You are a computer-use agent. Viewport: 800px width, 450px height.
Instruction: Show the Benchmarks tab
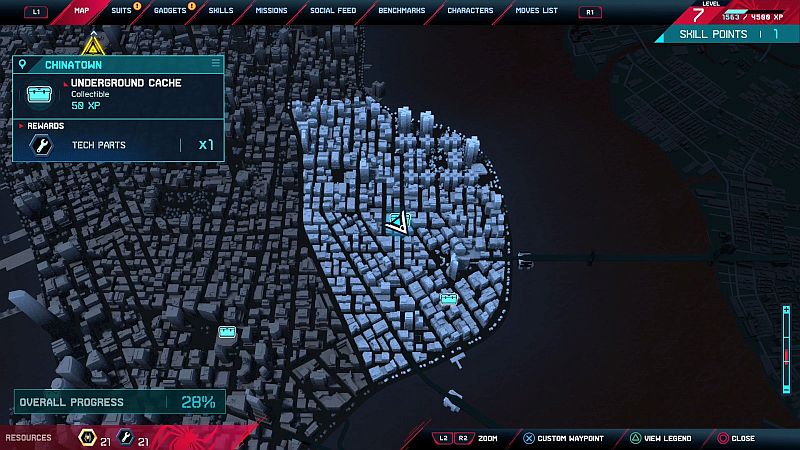click(x=402, y=11)
